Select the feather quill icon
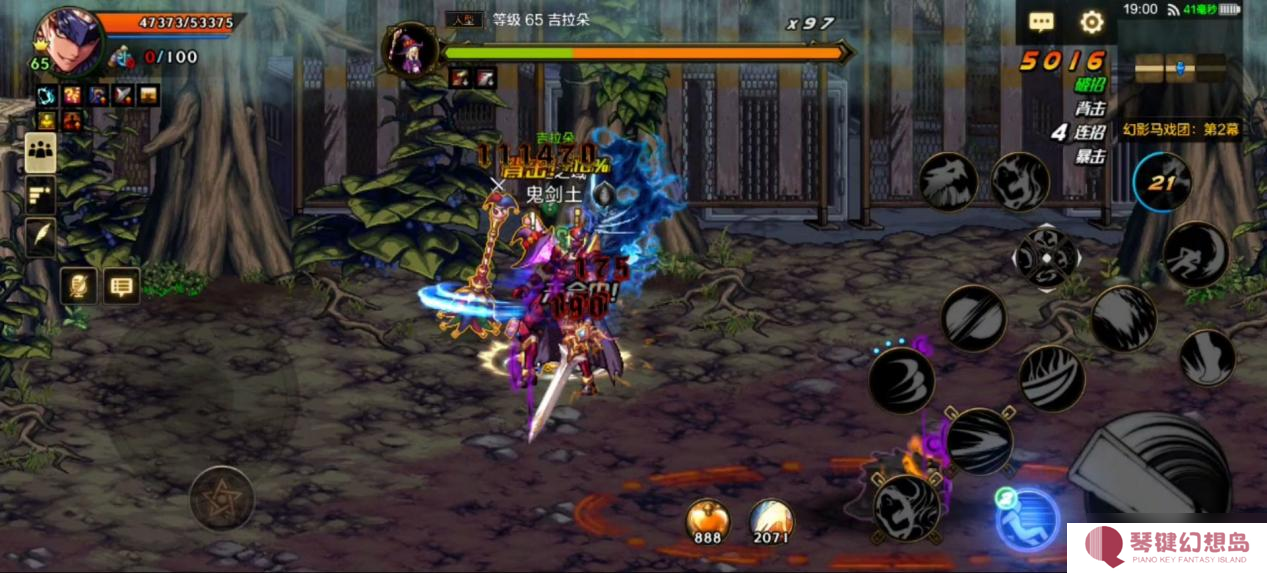Image resolution: width=1267 pixels, height=573 pixels. [41, 237]
